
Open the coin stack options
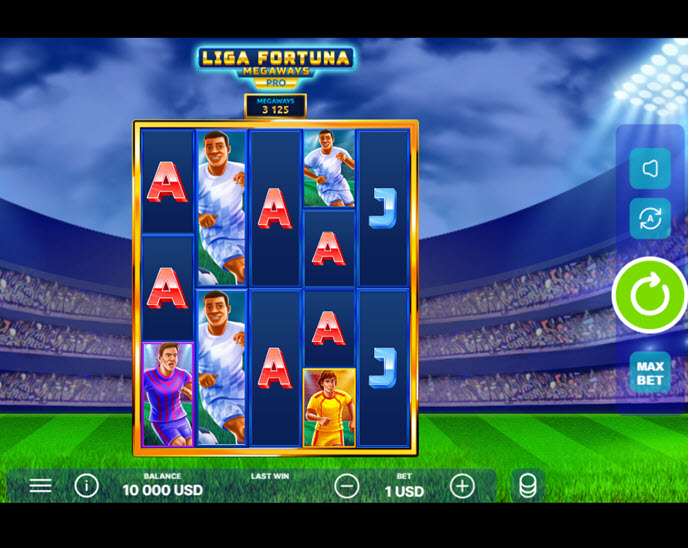click(x=527, y=486)
